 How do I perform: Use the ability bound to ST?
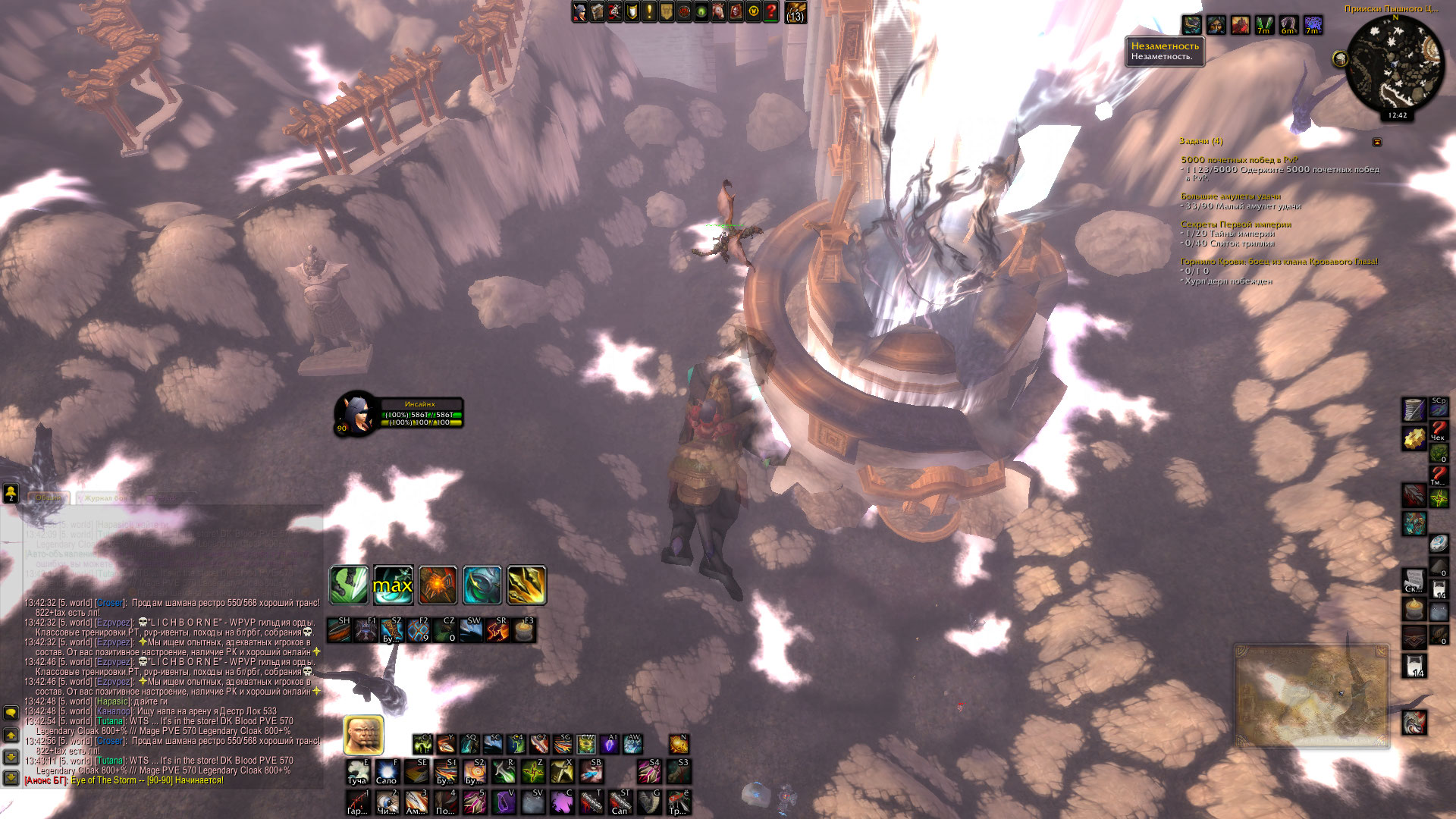620,802
